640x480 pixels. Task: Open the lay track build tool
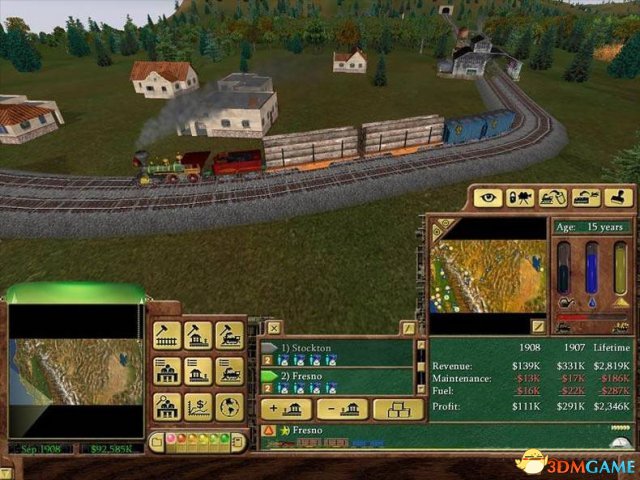click(x=167, y=336)
